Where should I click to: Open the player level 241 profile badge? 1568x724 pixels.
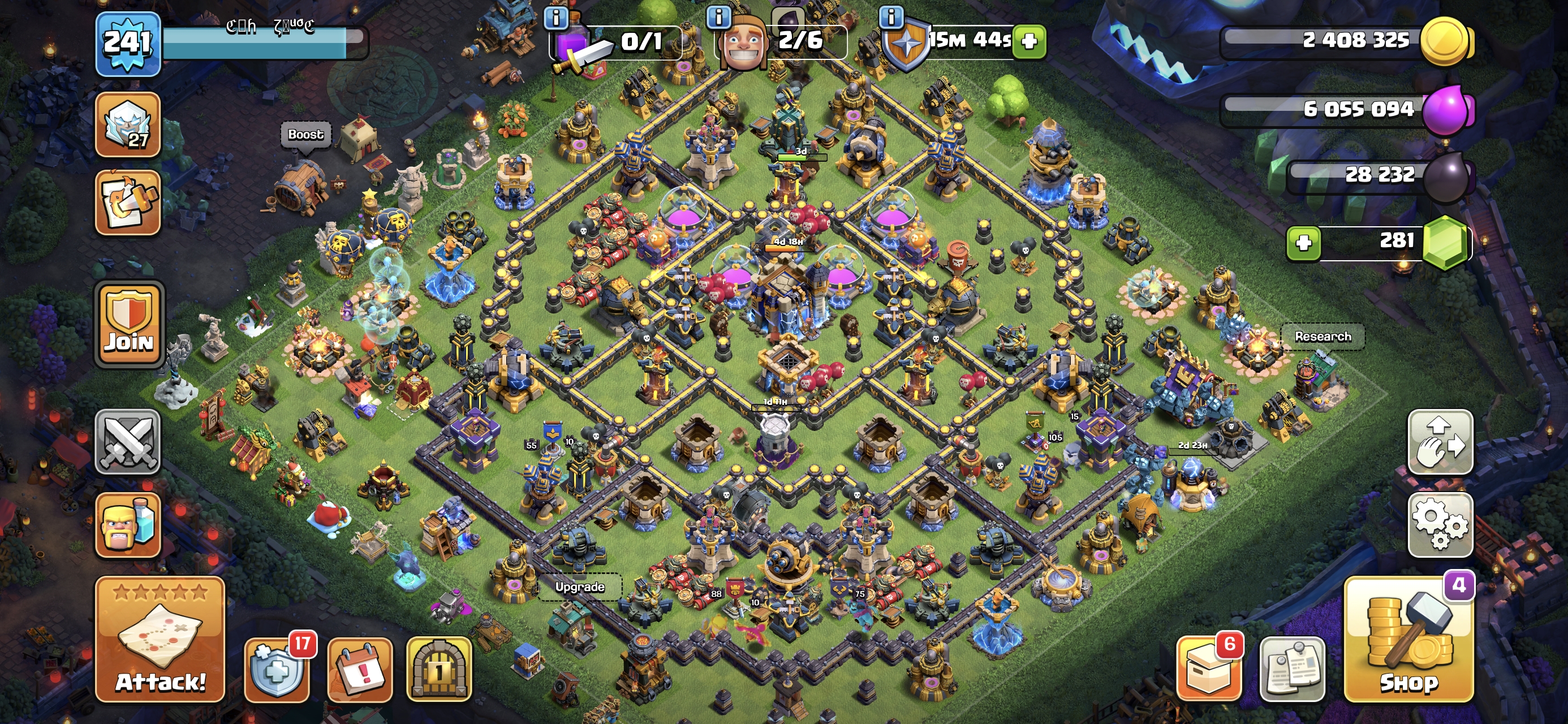pos(127,42)
